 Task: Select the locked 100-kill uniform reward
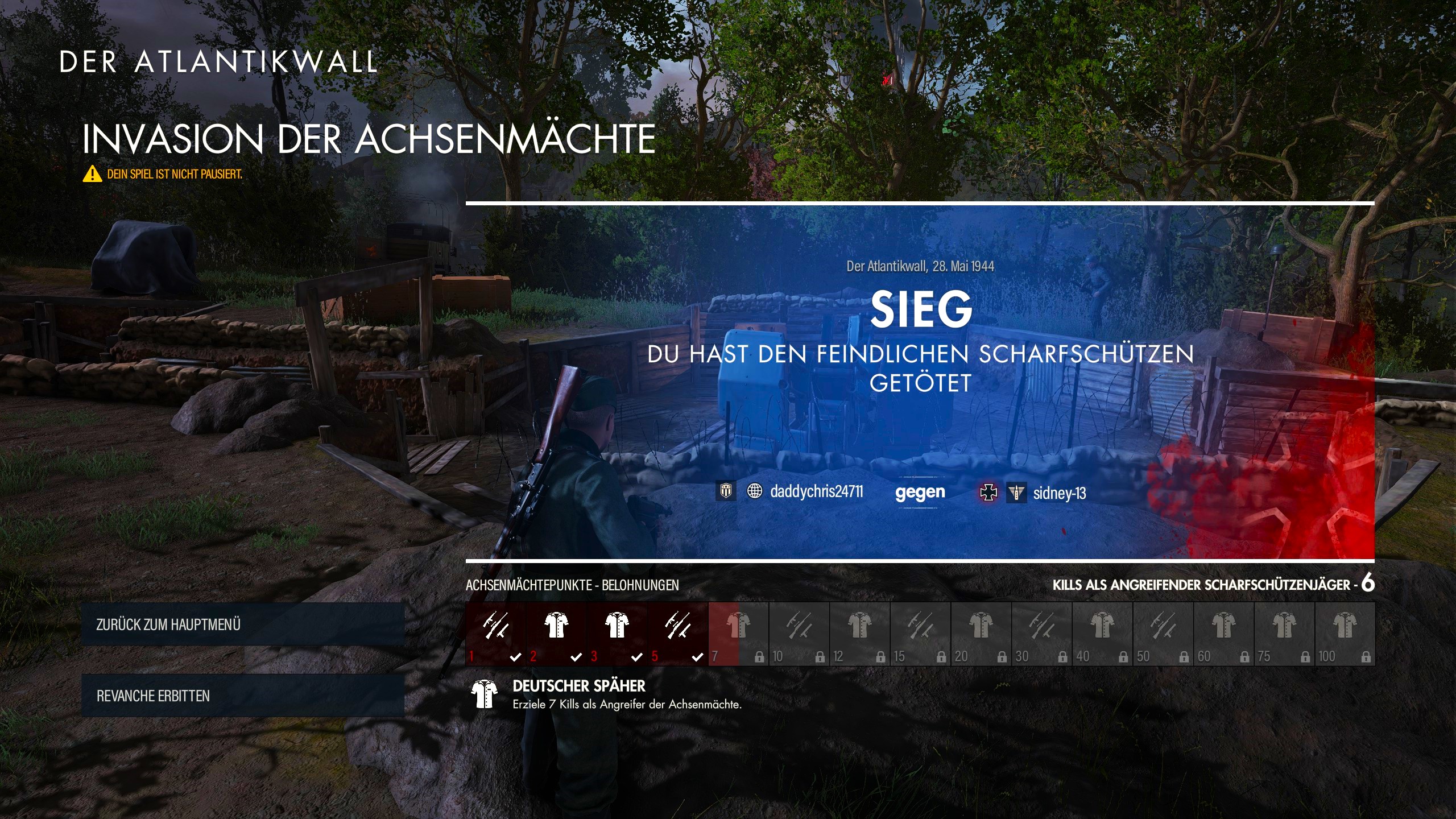click(1345, 633)
